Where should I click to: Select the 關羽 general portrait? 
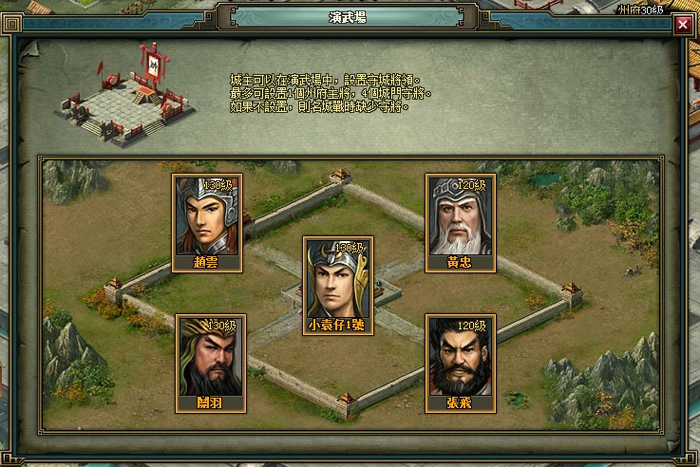point(210,358)
